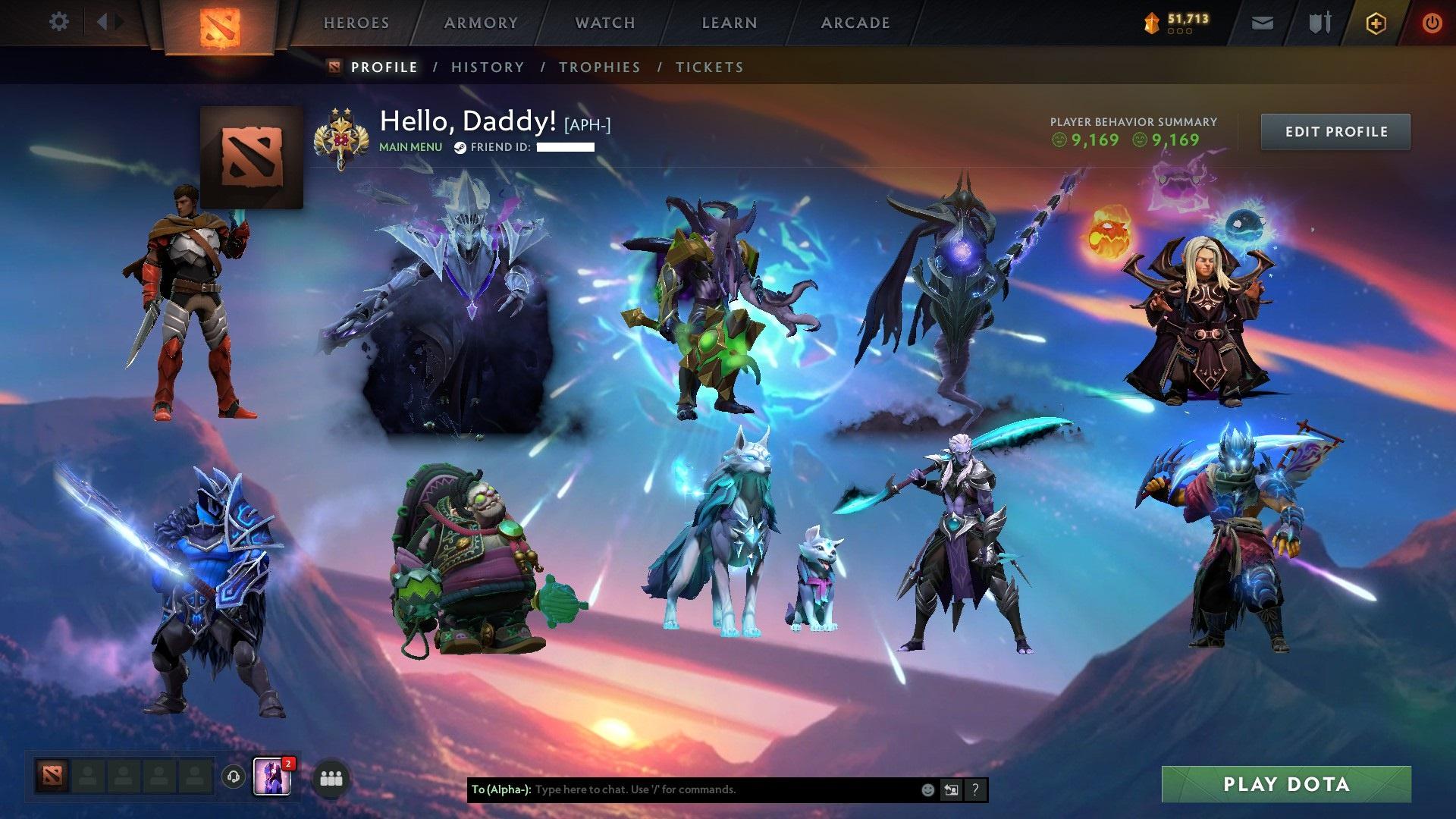Screen dimensions: 1456x819
Task: Open the settings gear menu
Action: 58,22
